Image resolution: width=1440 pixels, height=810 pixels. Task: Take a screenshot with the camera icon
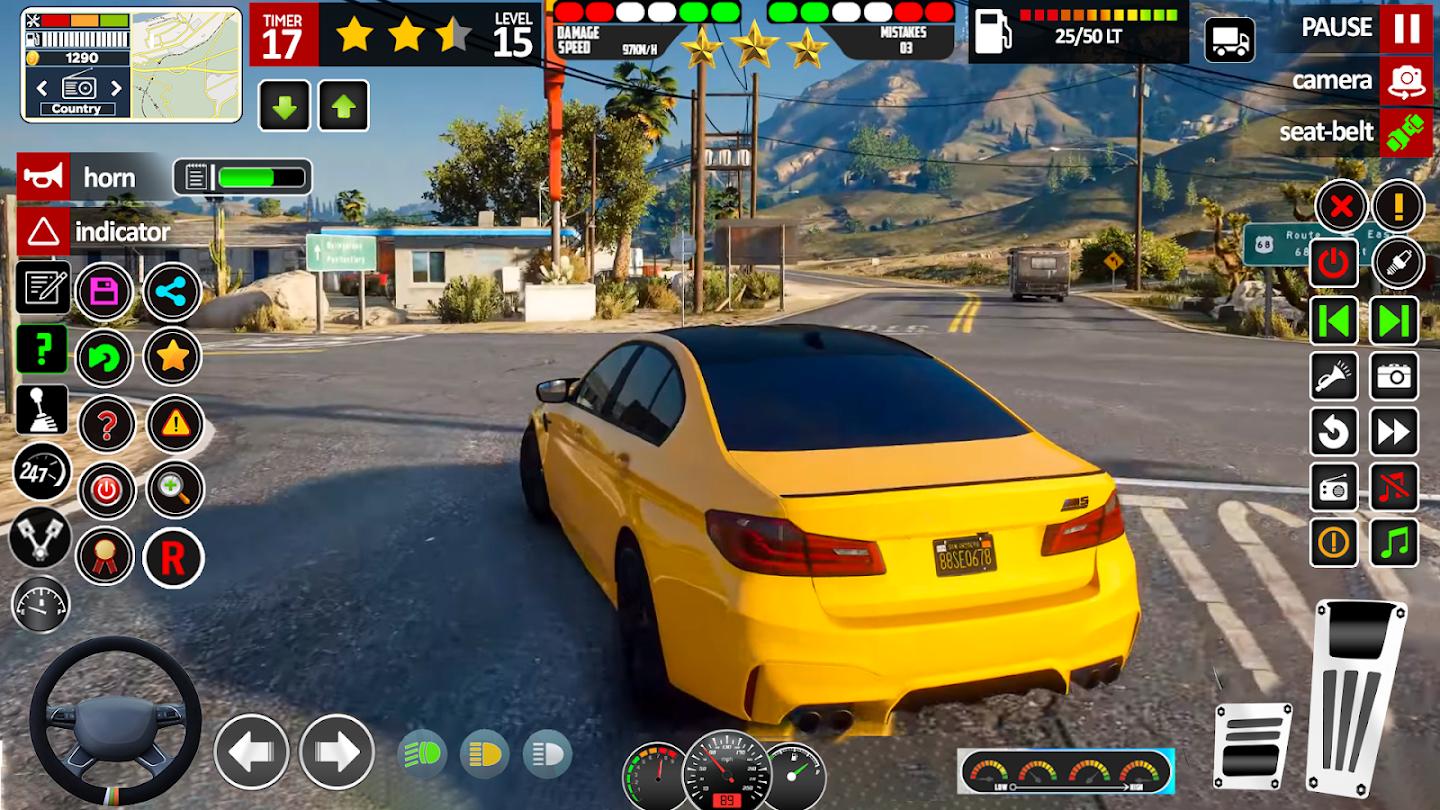[1393, 376]
